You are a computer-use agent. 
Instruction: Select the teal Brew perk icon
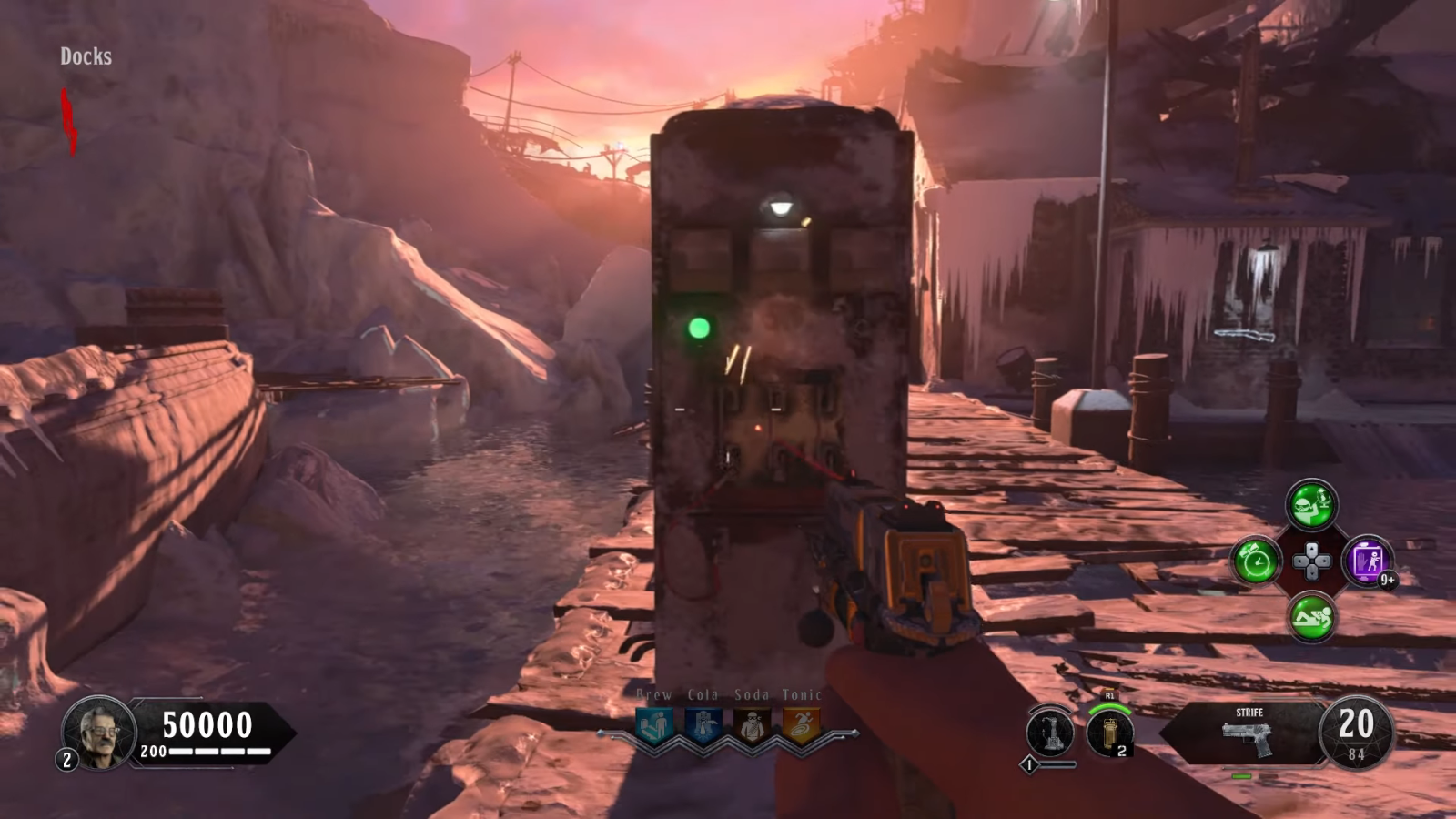tap(654, 725)
